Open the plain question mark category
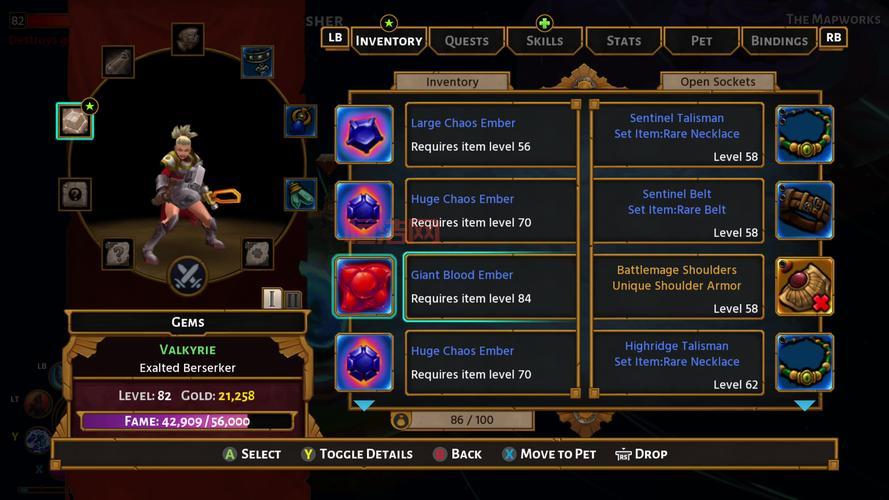Viewport: 889px width, 500px height. (x=75, y=194)
